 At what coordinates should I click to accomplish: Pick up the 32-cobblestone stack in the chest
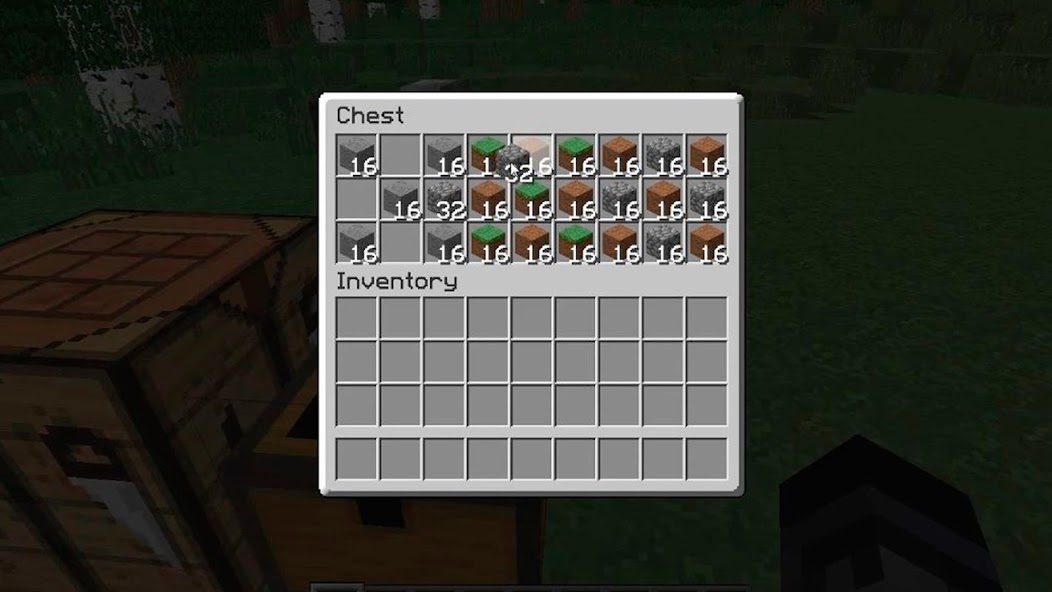pyautogui.click(x=443, y=199)
